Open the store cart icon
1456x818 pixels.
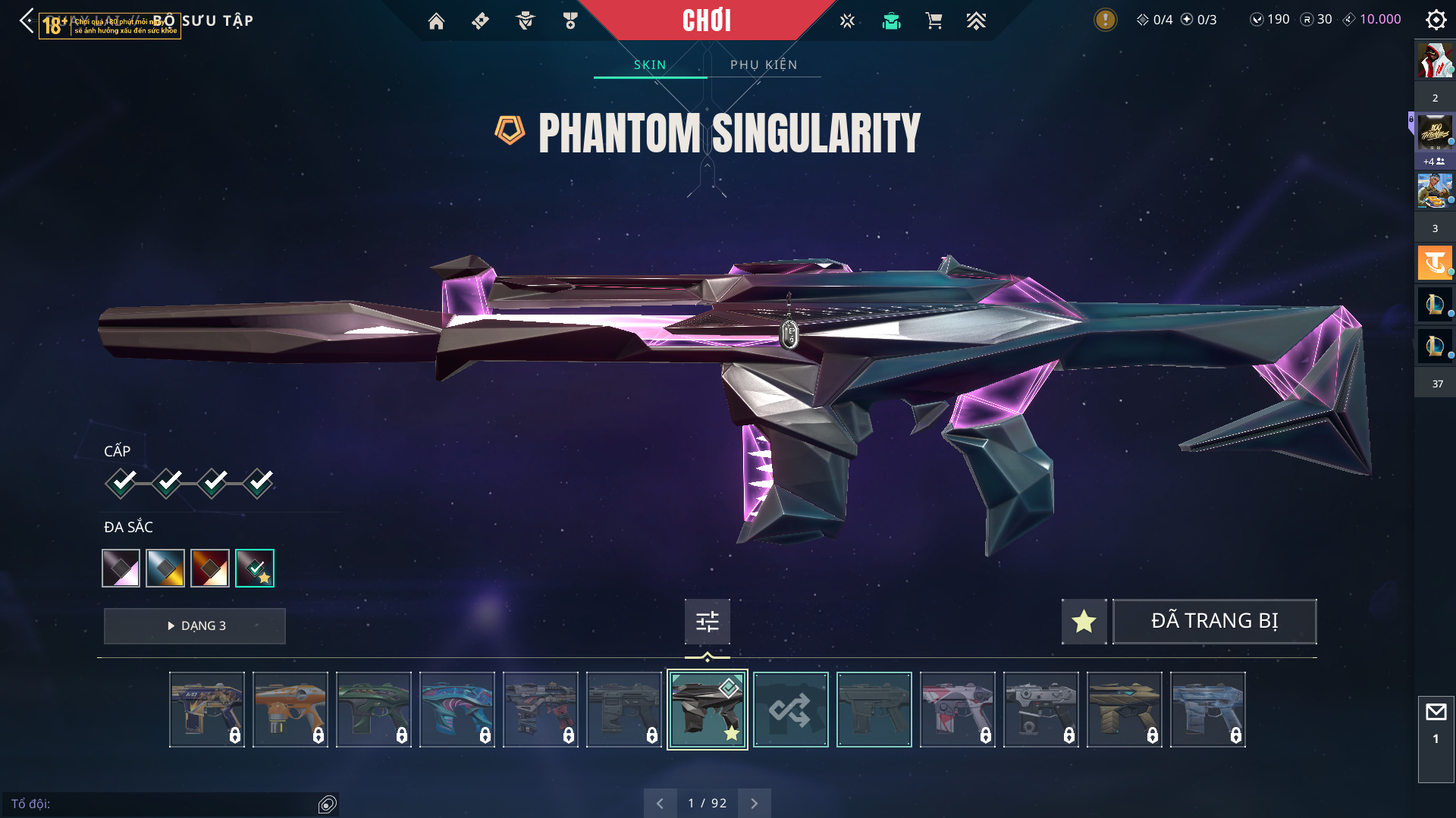934,21
